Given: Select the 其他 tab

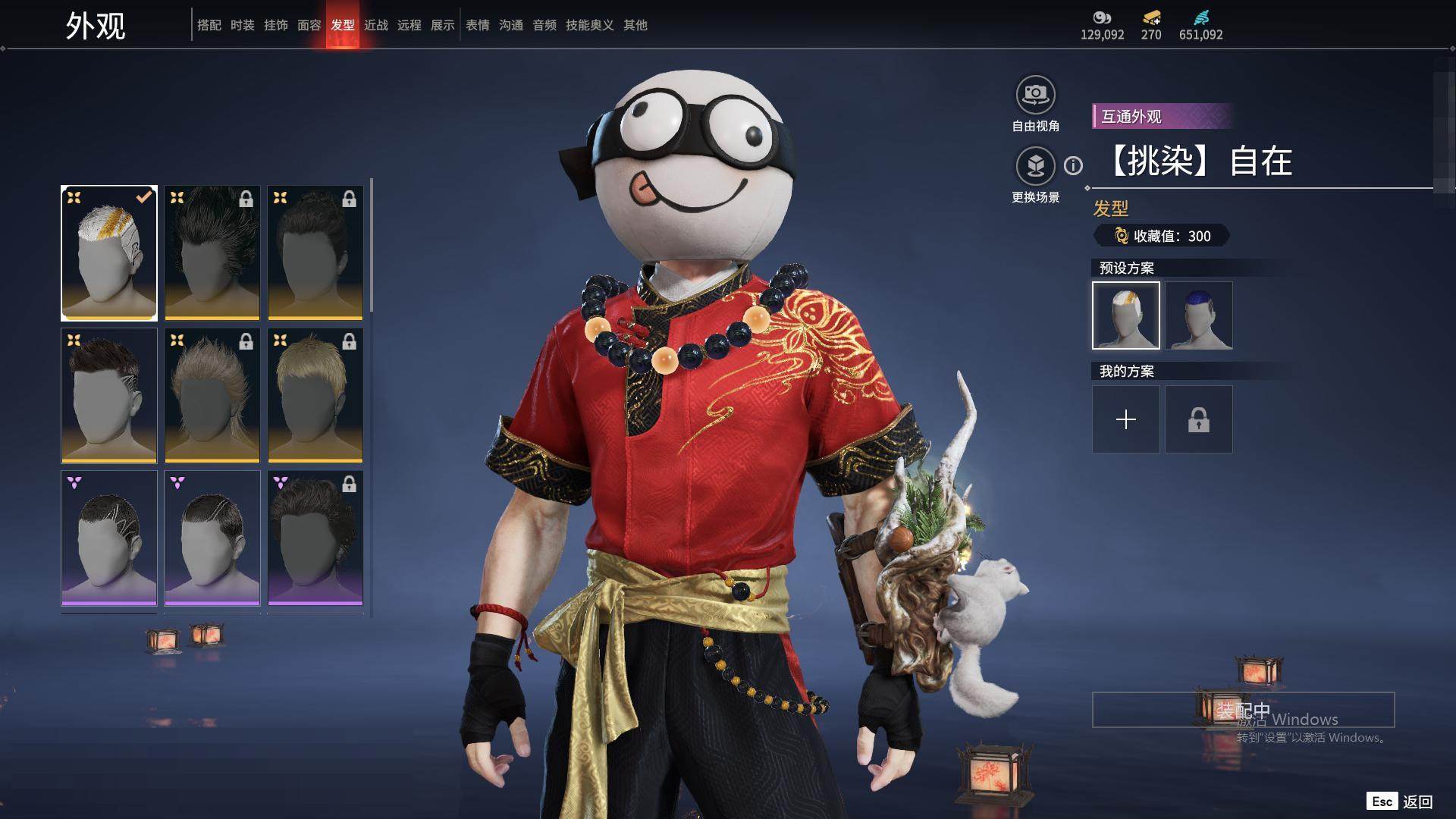Looking at the screenshot, I should (x=635, y=25).
